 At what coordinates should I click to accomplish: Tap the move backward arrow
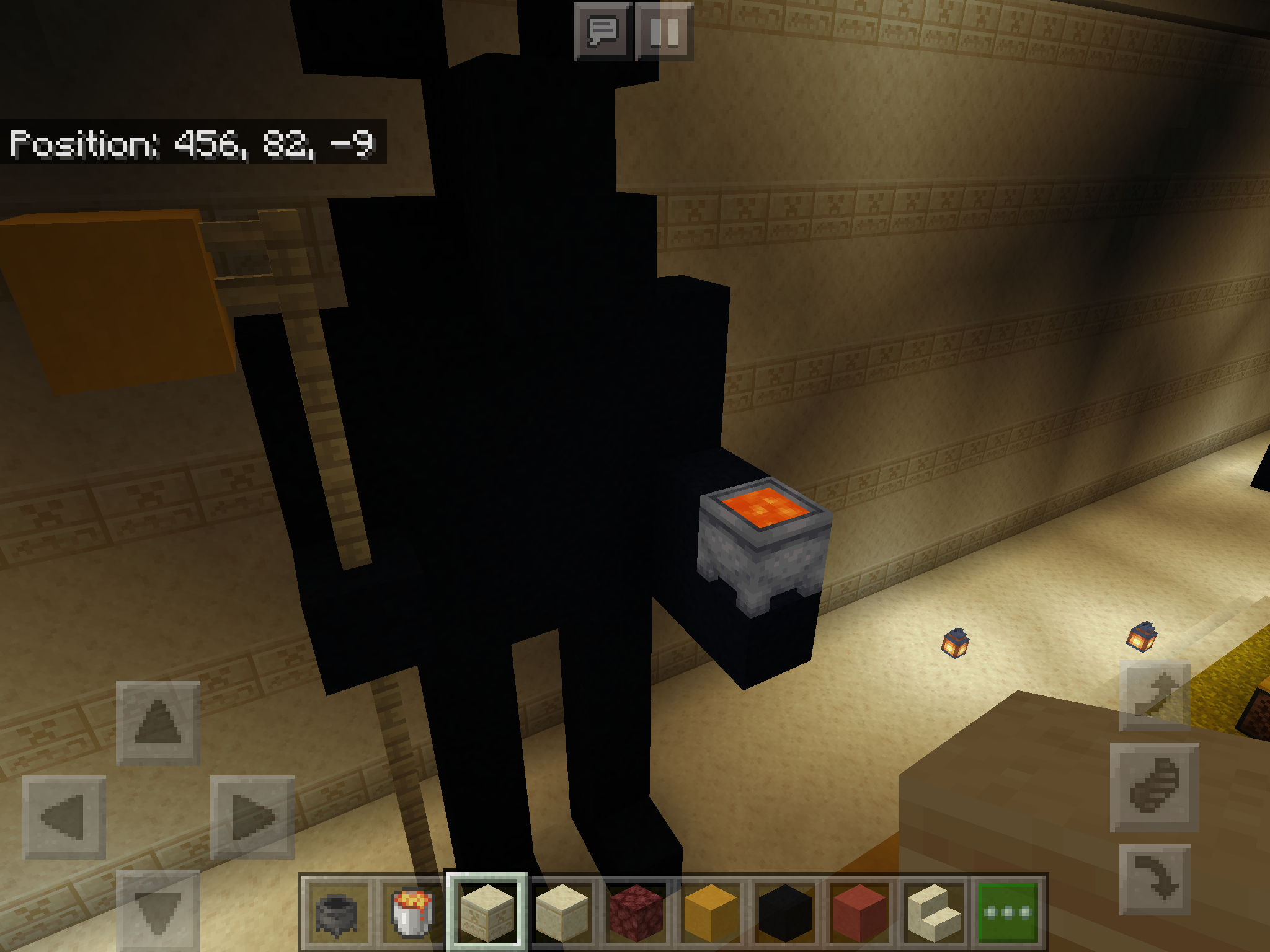click(158, 909)
